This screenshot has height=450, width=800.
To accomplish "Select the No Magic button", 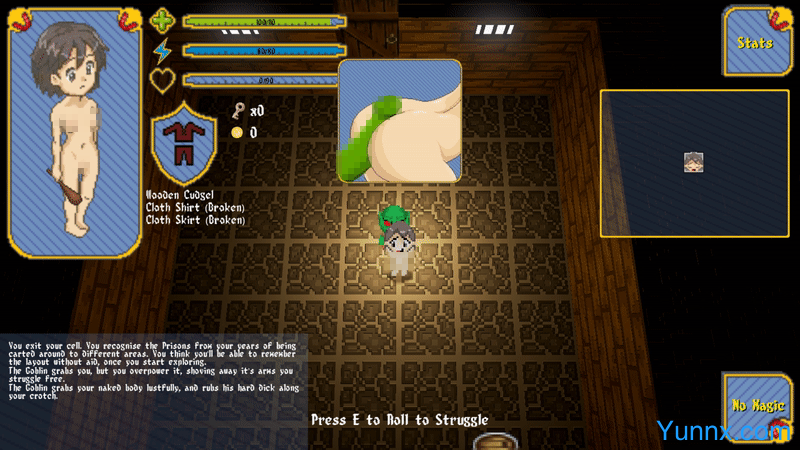I will (x=757, y=405).
